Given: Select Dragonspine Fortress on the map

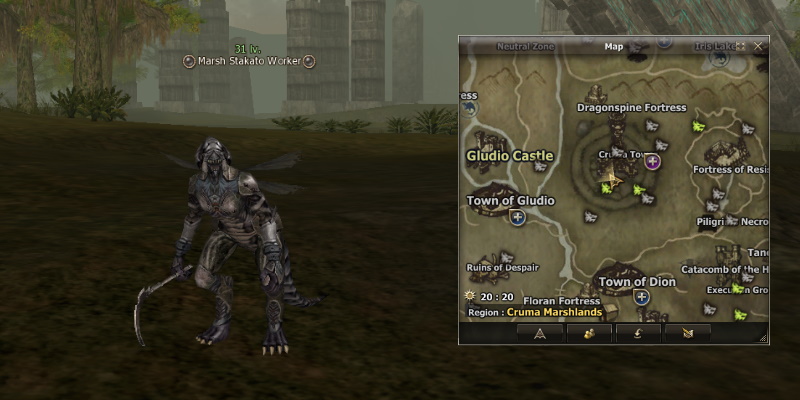Looking at the screenshot, I should click(x=632, y=107).
